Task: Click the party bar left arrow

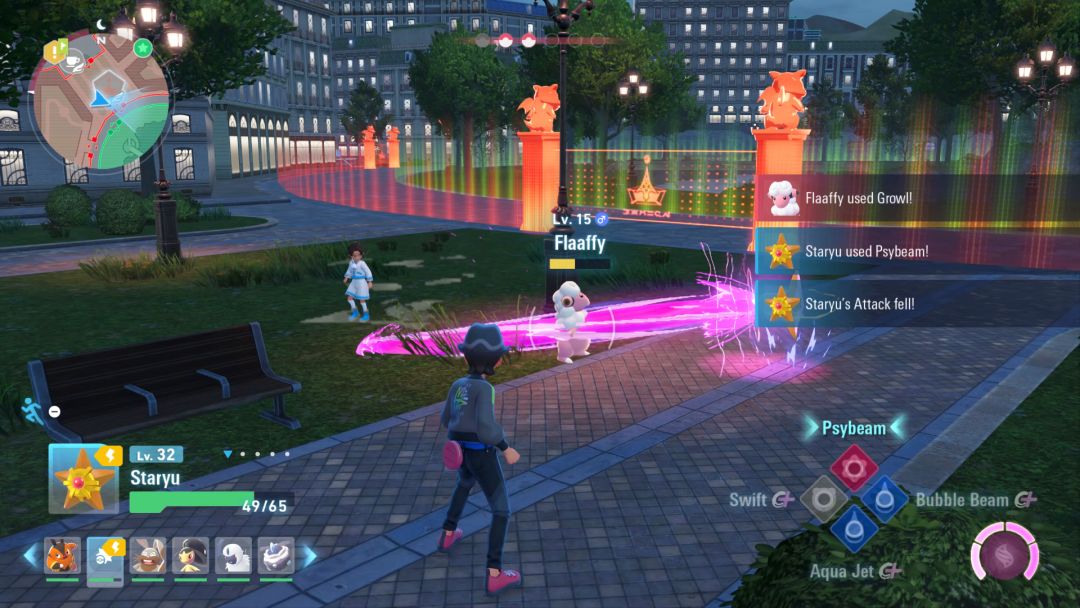Action: (30, 555)
